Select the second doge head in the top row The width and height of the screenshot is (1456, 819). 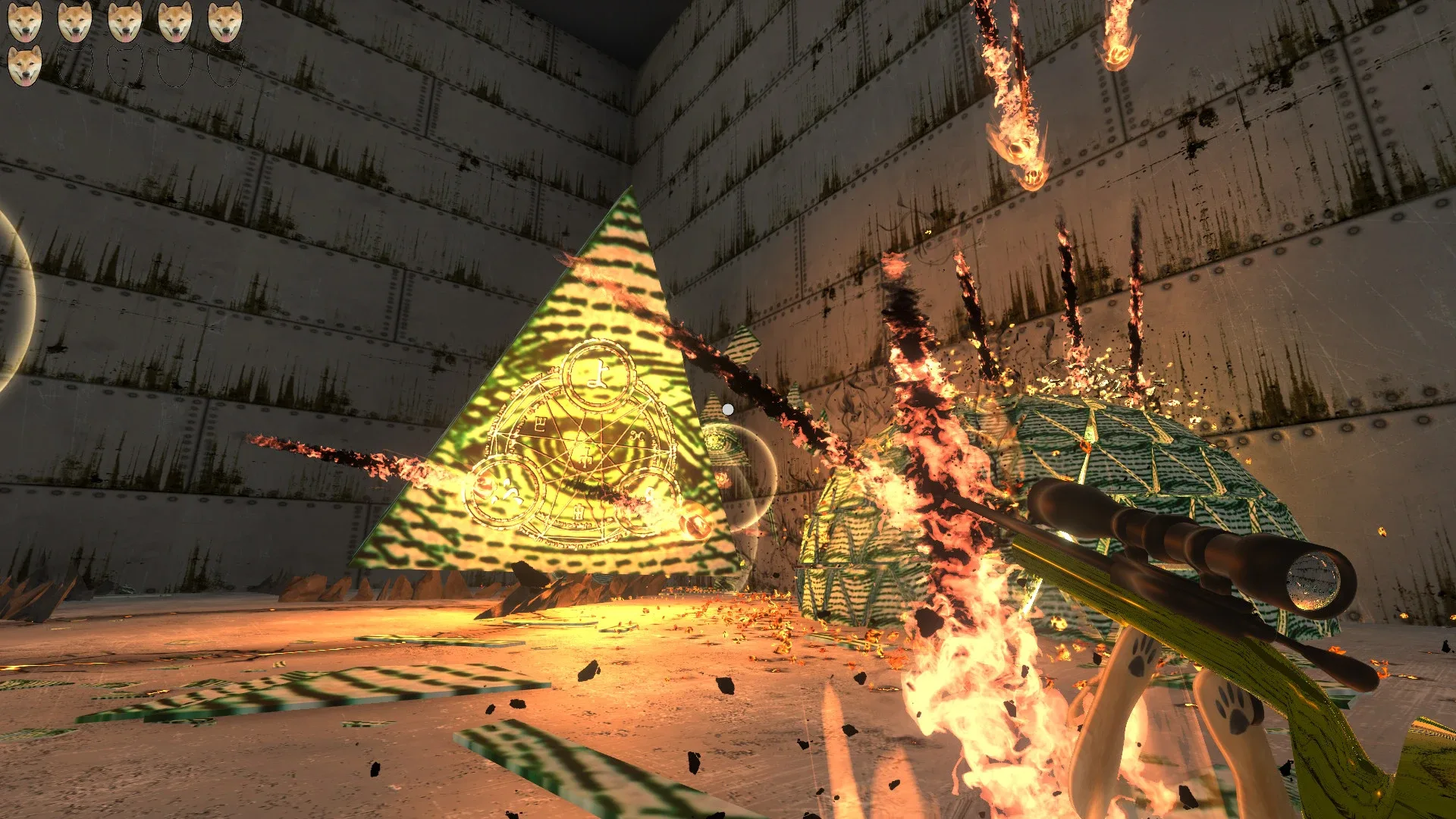coord(76,21)
